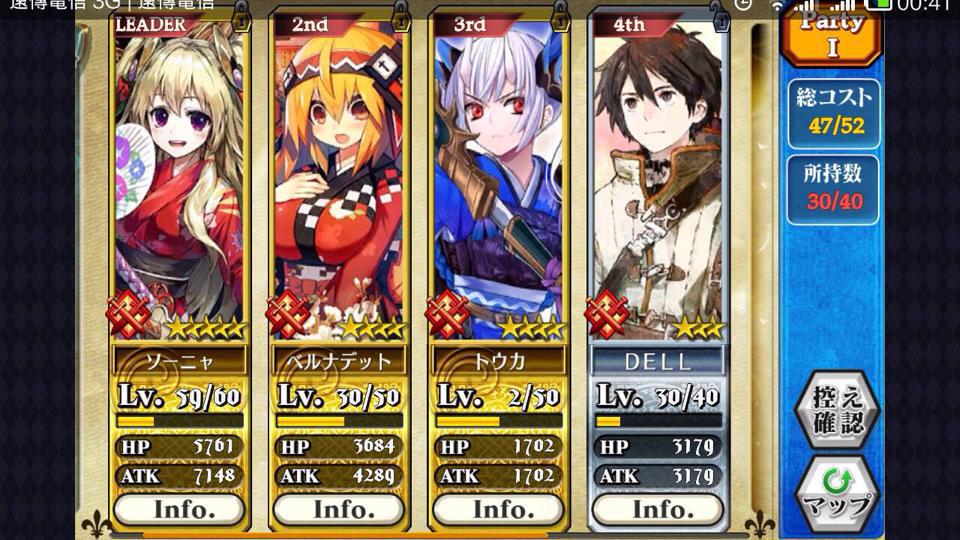
Task: Toggle the lock above the leader card
Action: (241, 14)
